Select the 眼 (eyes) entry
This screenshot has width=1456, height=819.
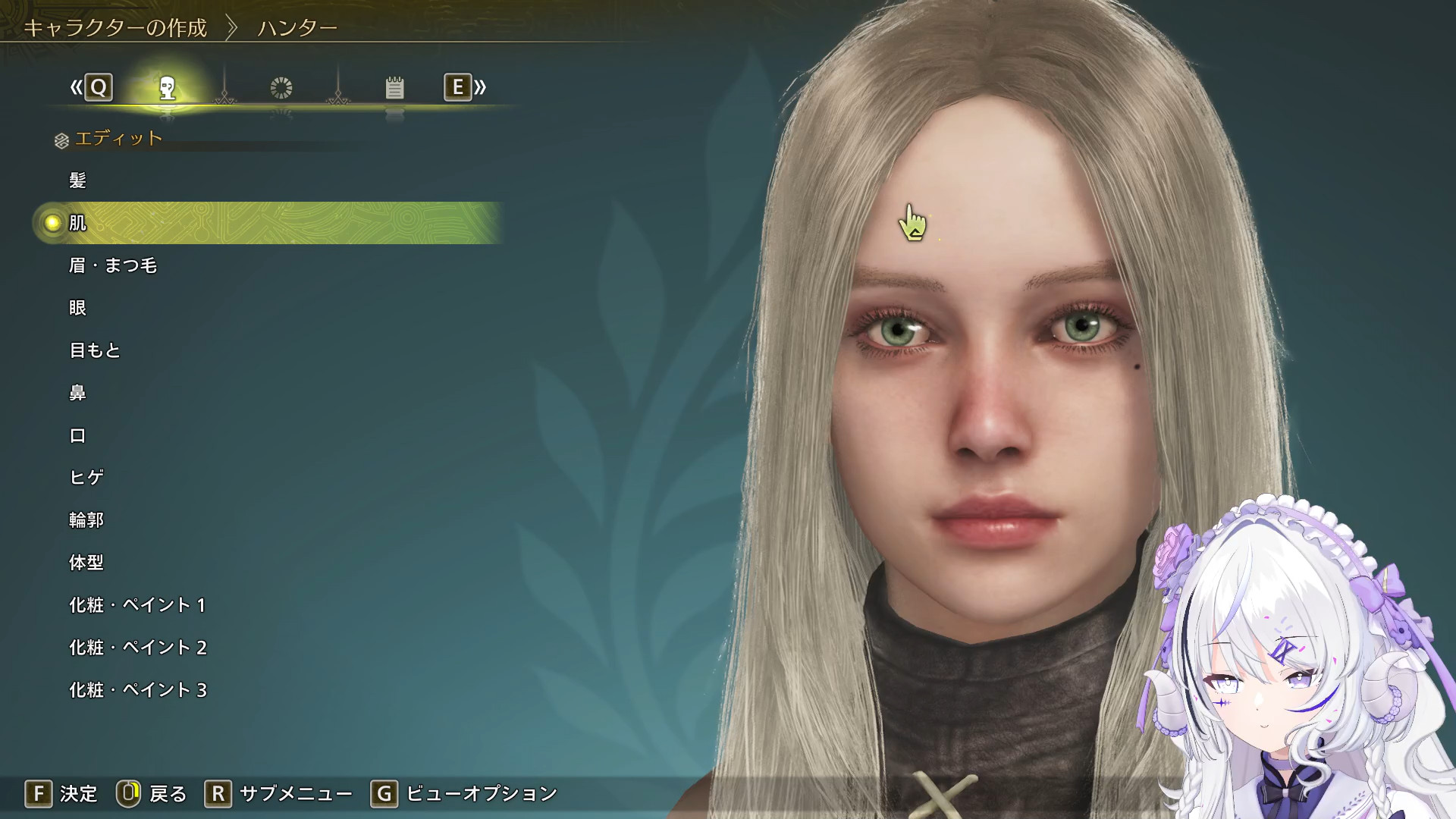pos(77,308)
